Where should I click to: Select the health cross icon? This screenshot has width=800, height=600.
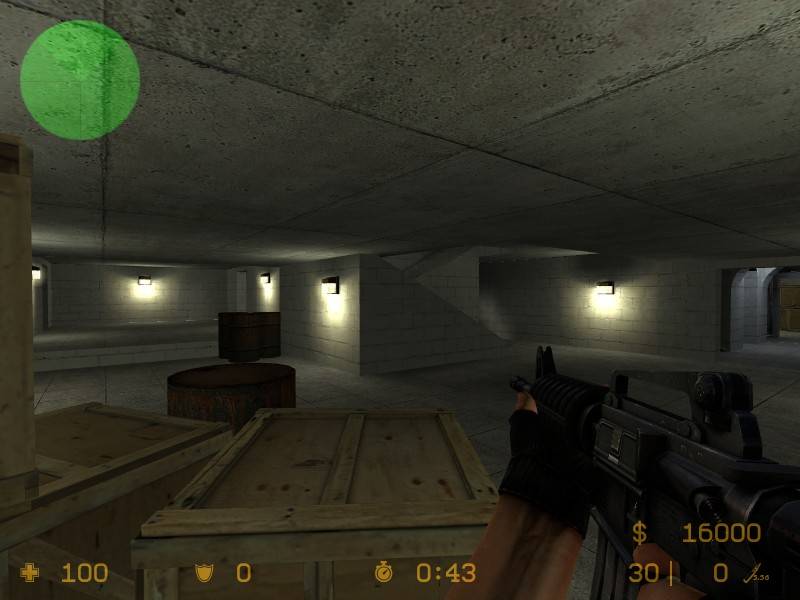click(31, 573)
